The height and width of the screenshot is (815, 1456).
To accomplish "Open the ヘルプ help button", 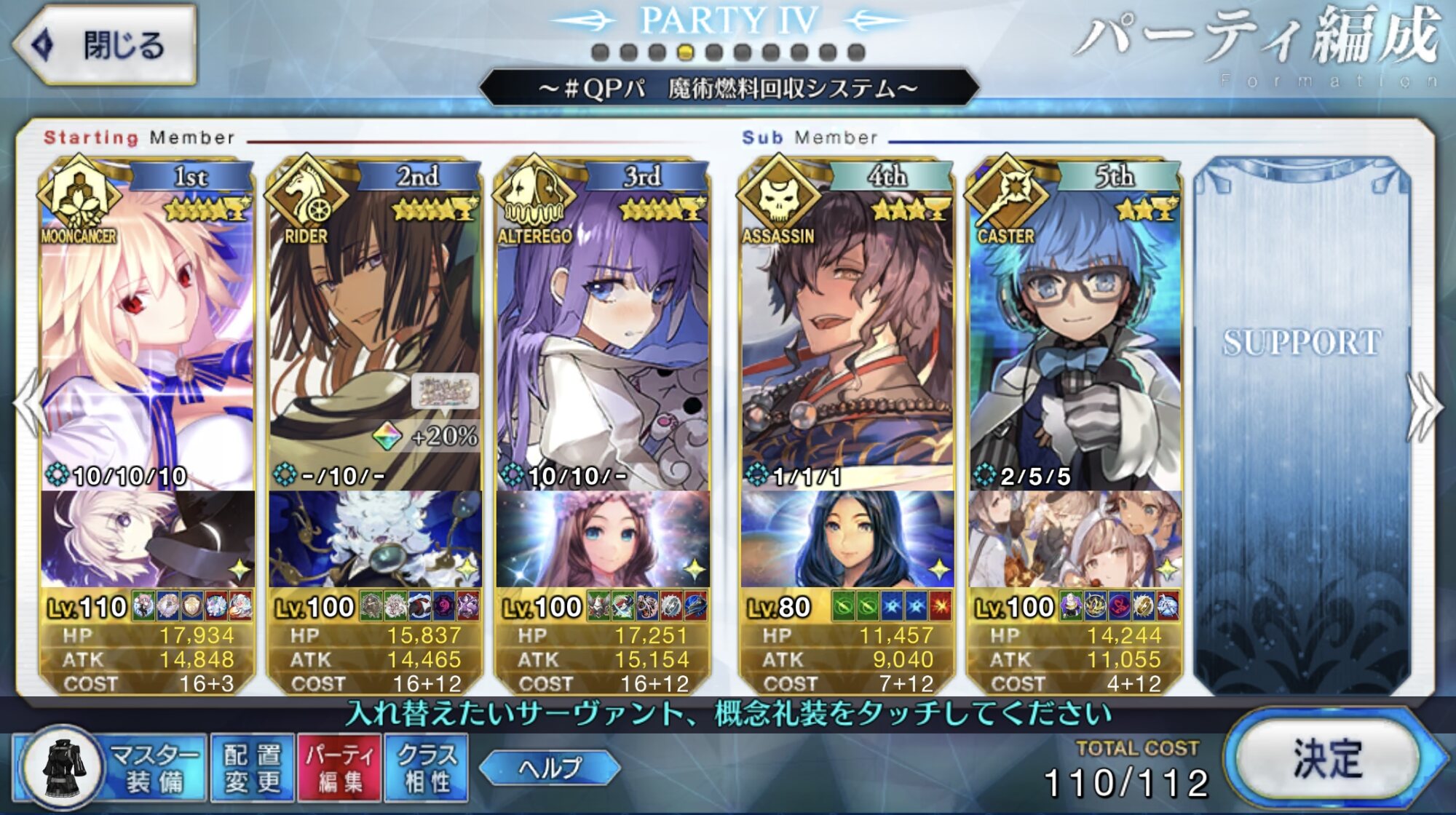I will [x=550, y=768].
